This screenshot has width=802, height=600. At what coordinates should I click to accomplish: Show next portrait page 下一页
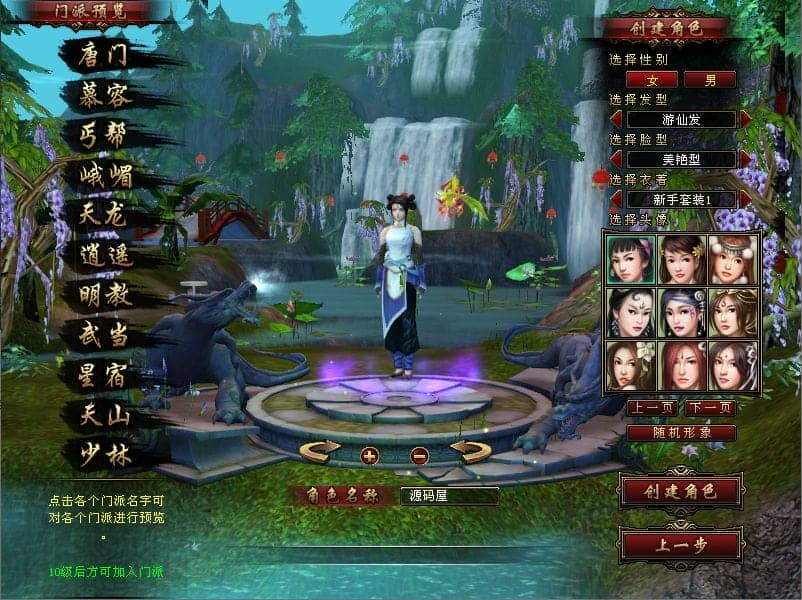(x=710, y=408)
